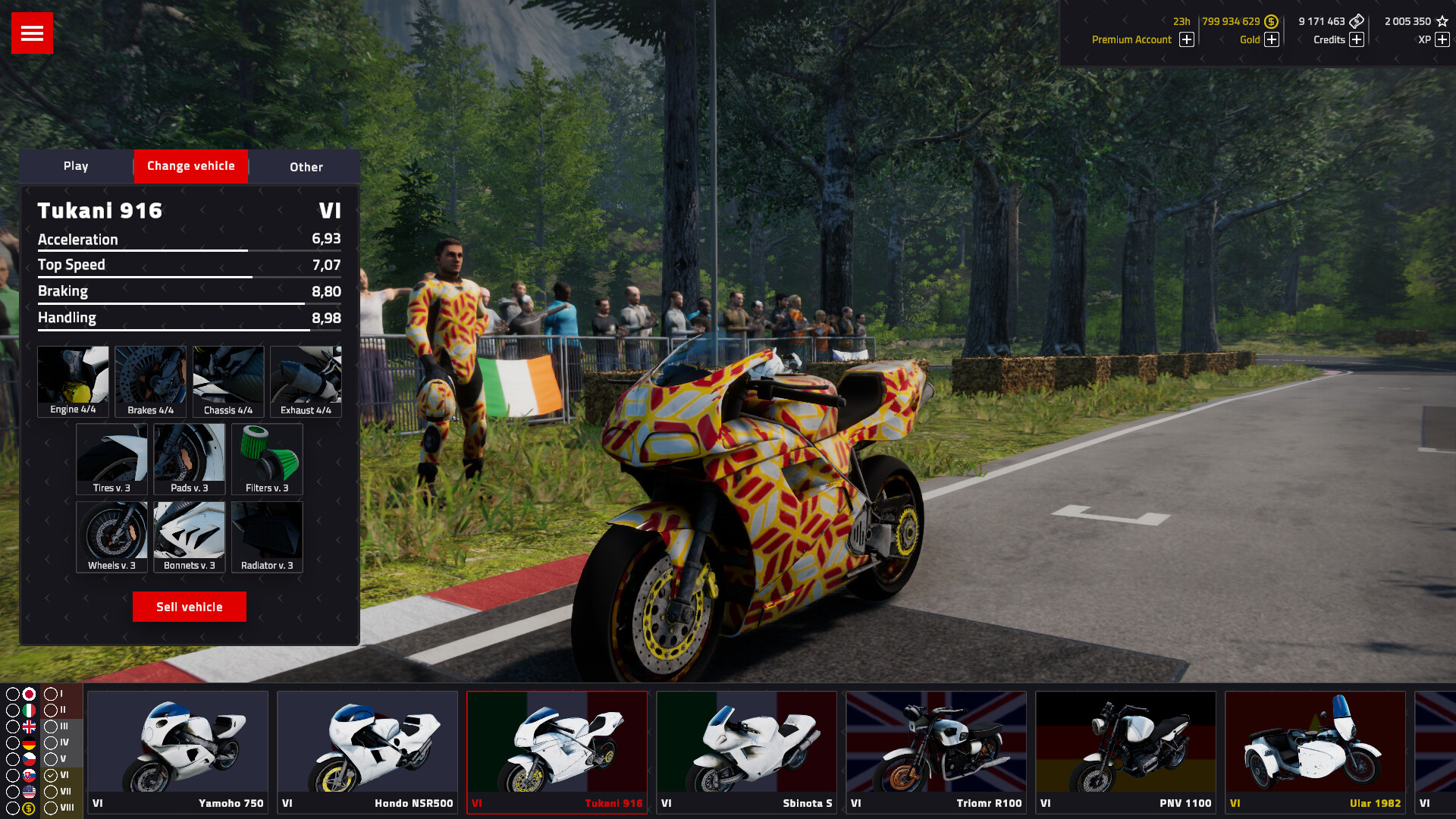Open the Tires v. 3 upgrade
Screen dimensions: 1456x819
112,457
